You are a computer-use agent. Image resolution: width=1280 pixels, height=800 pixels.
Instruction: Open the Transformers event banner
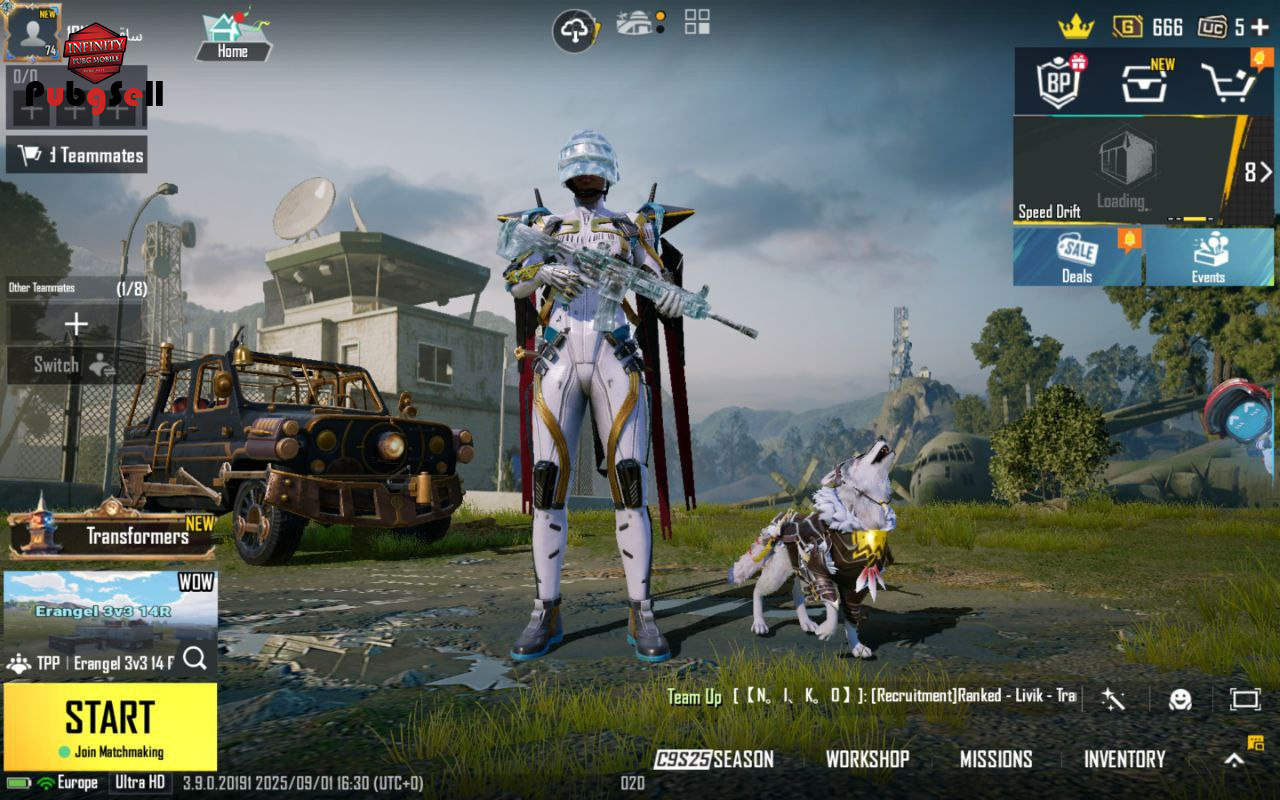coord(112,534)
